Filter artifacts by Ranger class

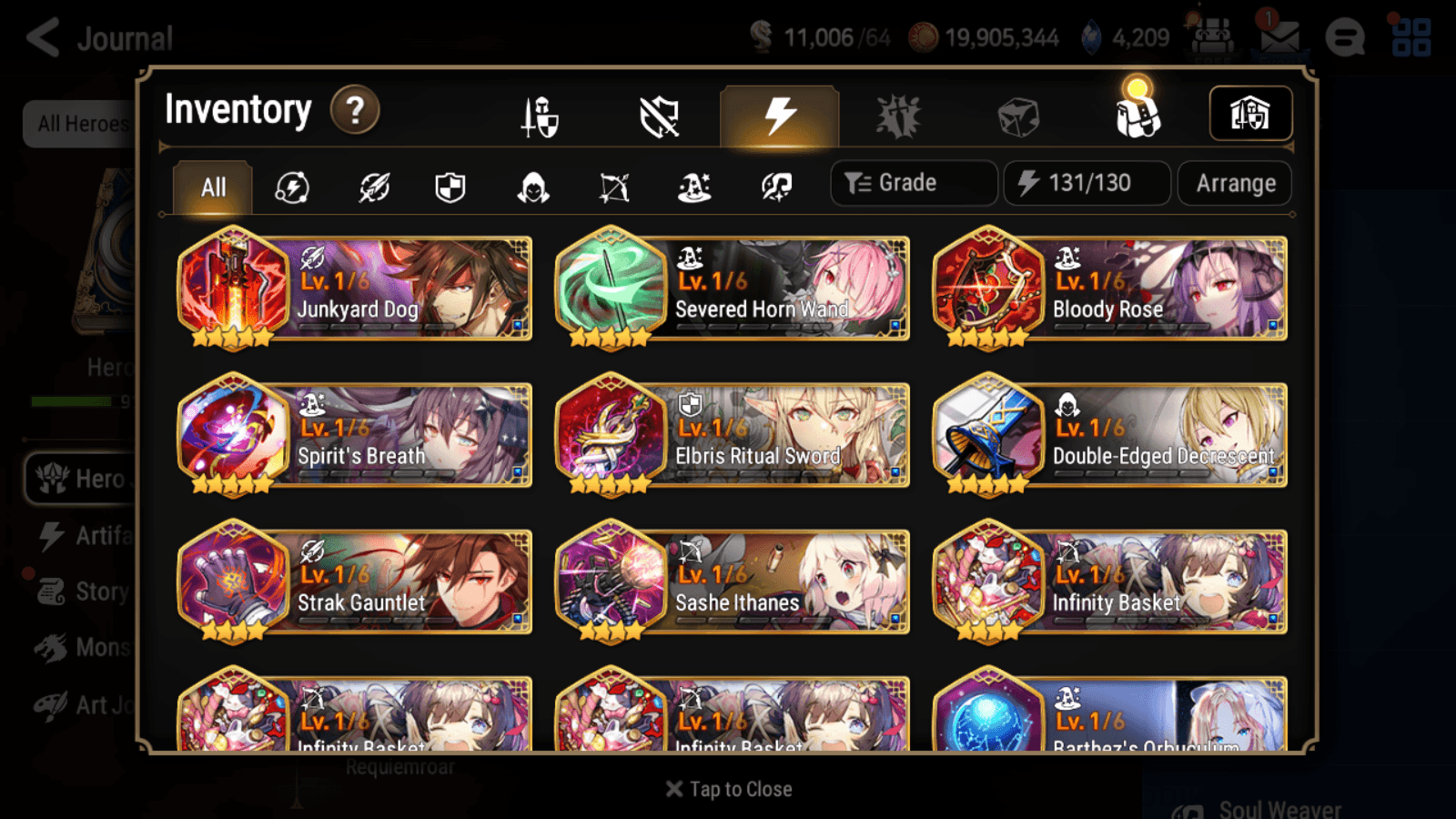(x=615, y=187)
